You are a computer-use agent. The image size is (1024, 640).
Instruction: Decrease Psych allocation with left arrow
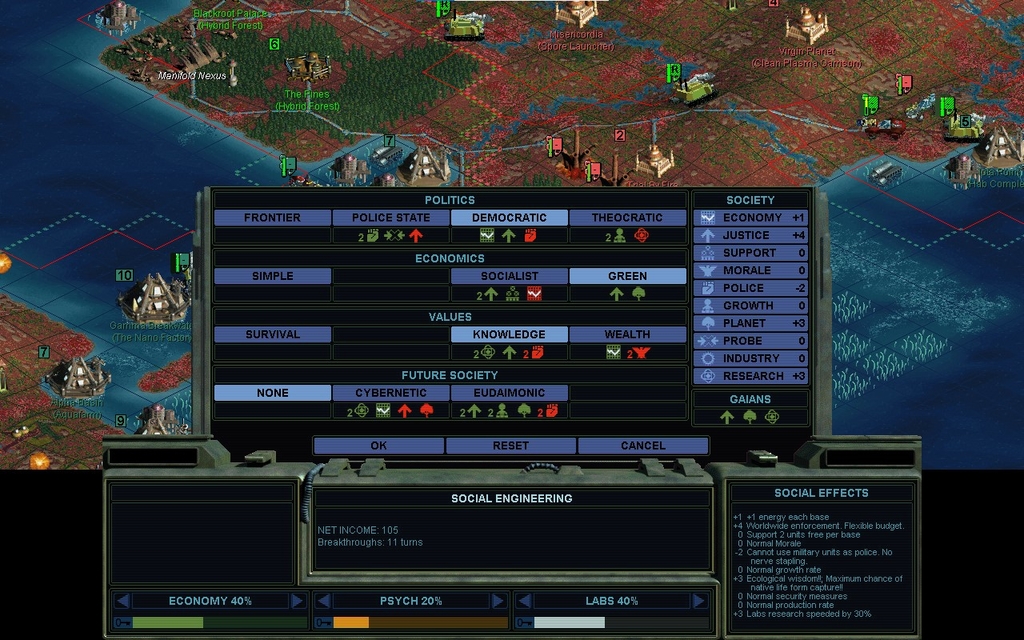pyautogui.click(x=323, y=601)
